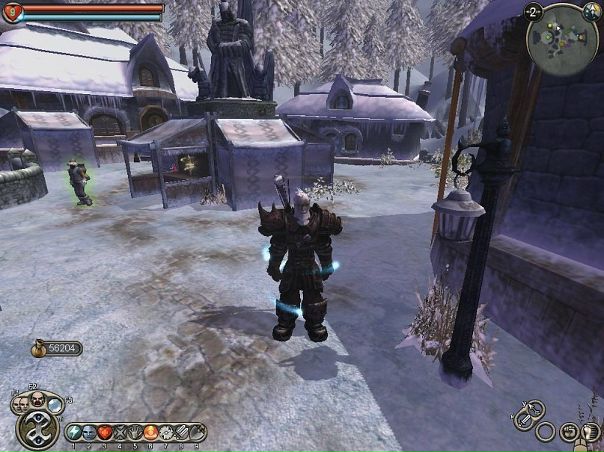Use the red heart heal spell
Viewport: 604px width, 452px height.
click(104, 433)
